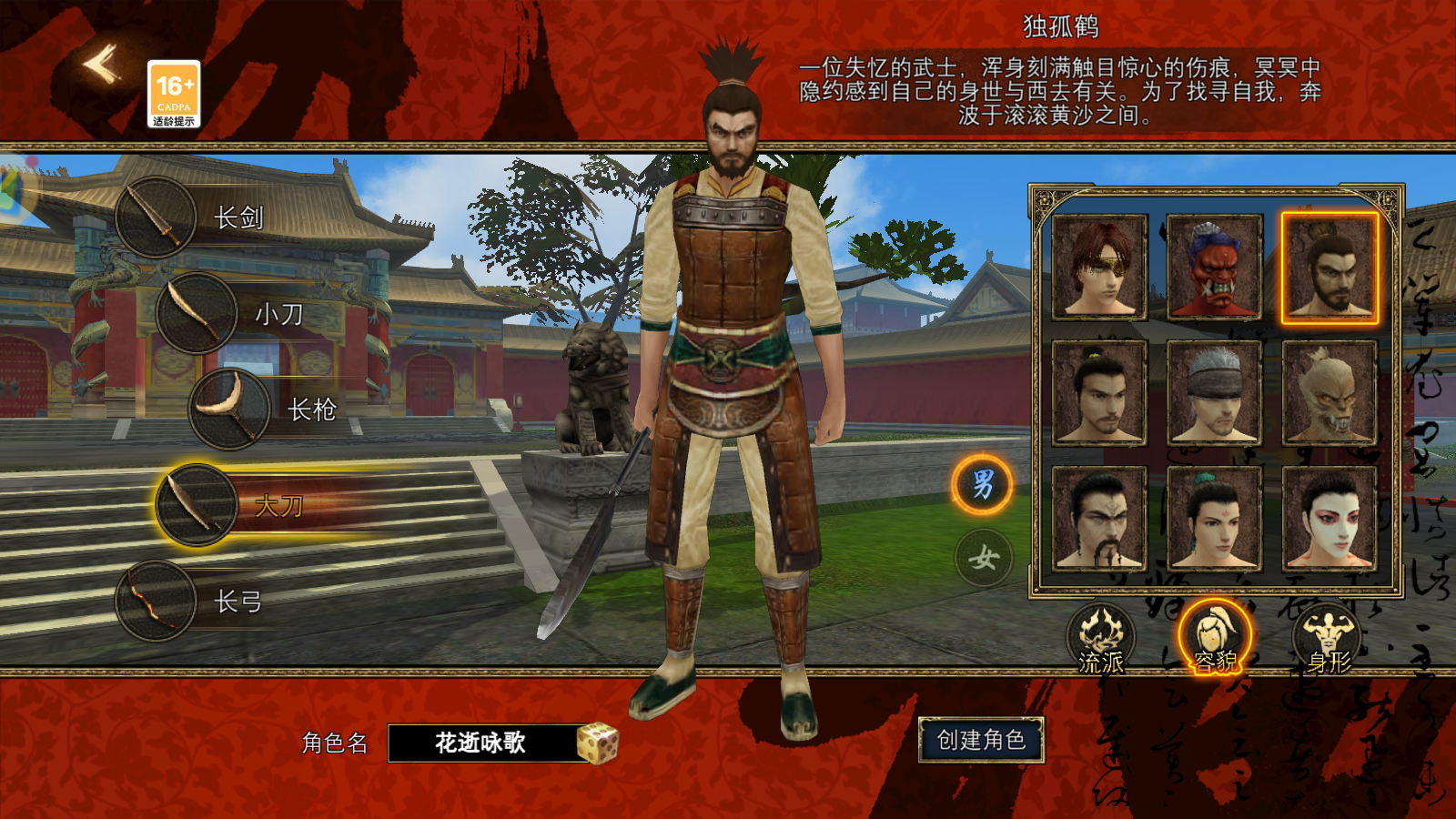Select the pale female-looking face in bottom row
1456x819 pixels.
(1330, 519)
